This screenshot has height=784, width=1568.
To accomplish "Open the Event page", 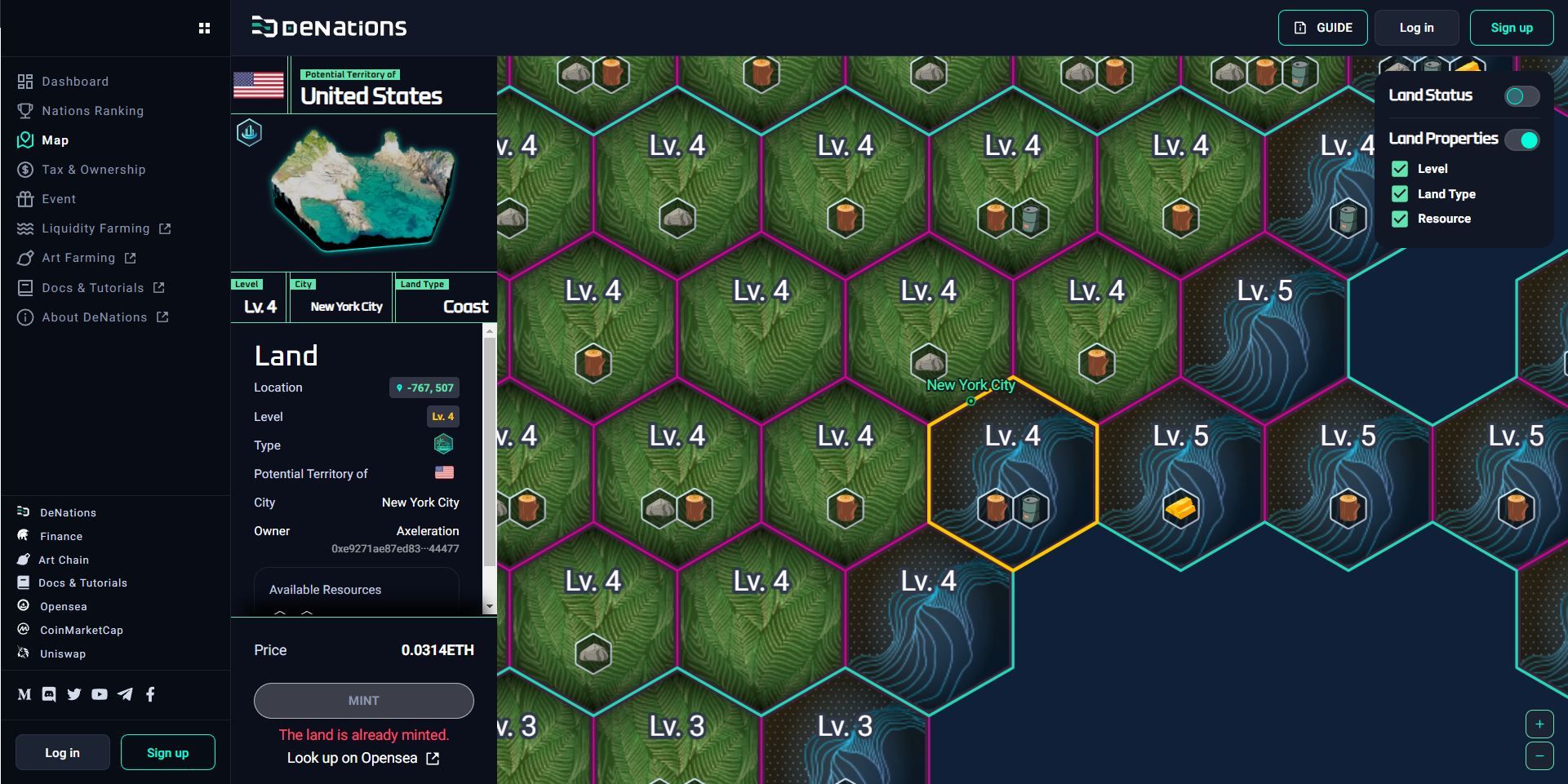I will click(58, 199).
